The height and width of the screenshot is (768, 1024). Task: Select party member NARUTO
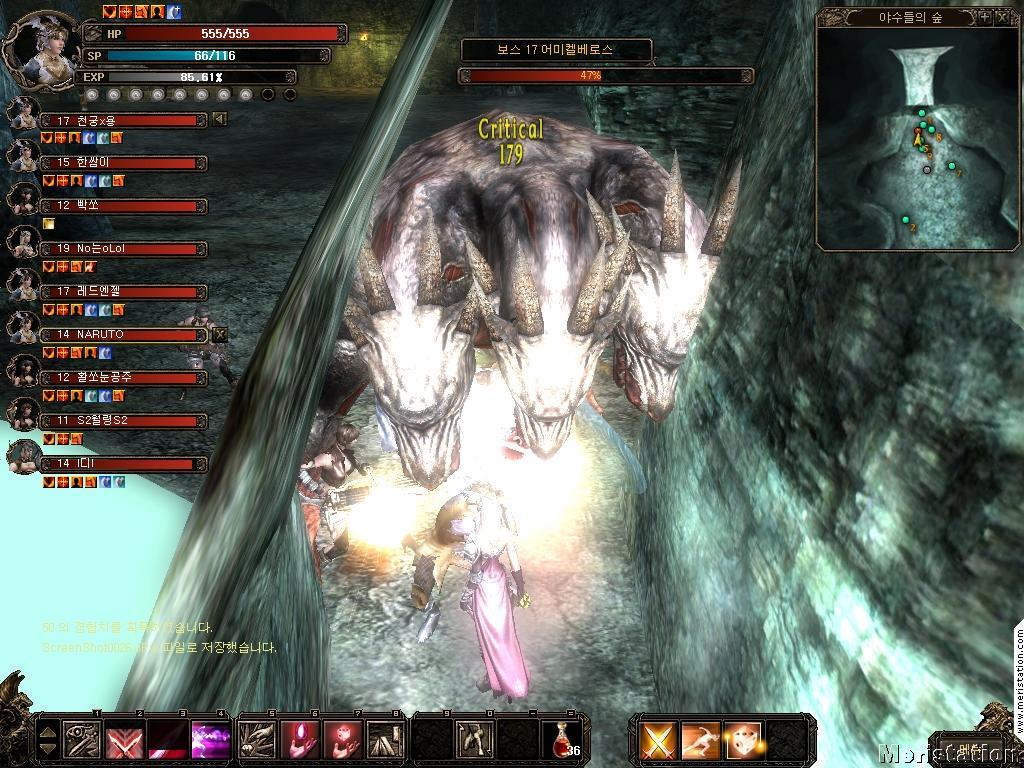[x=123, y=335]
